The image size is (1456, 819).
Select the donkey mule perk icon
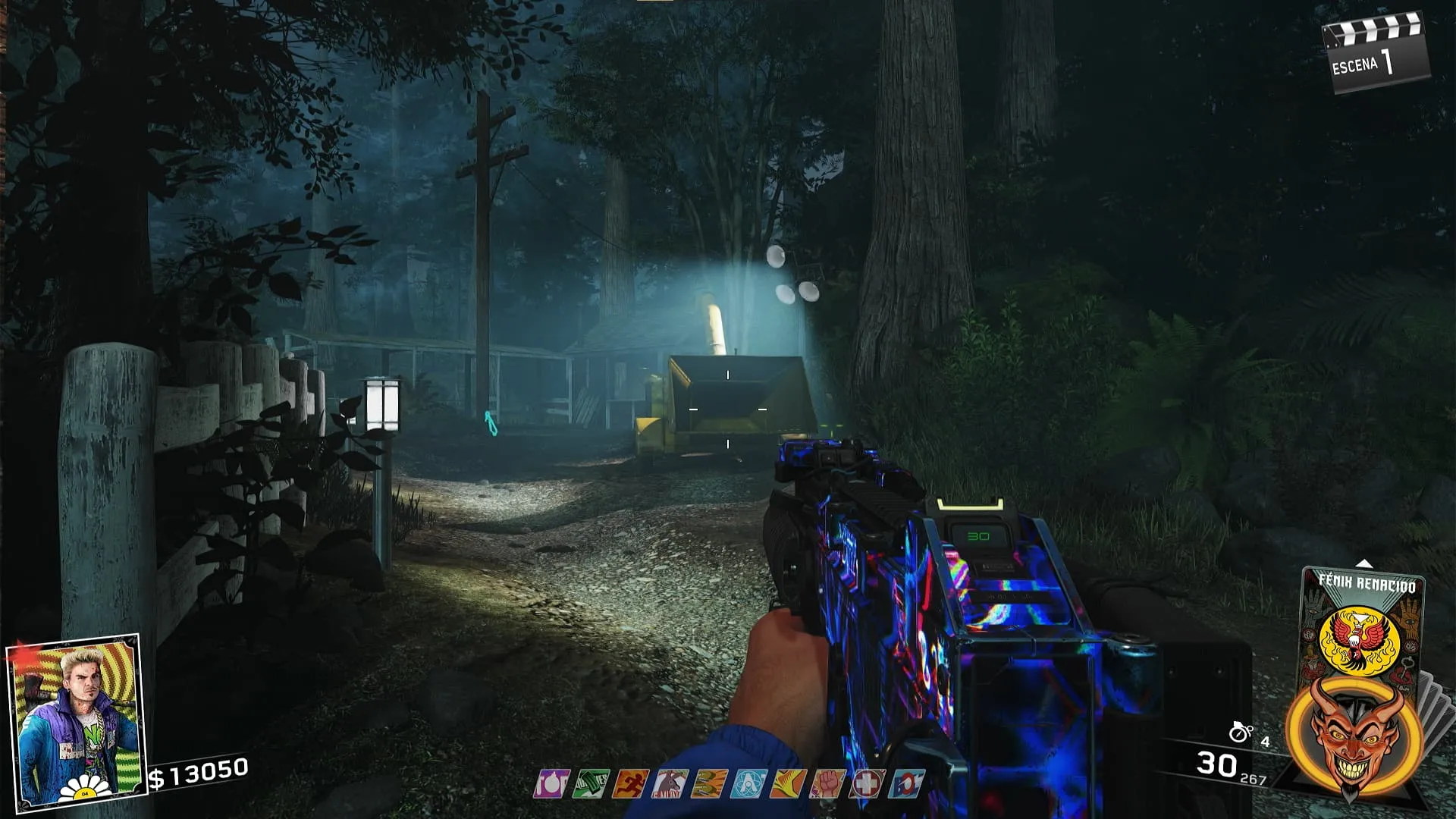pos(670,783)
